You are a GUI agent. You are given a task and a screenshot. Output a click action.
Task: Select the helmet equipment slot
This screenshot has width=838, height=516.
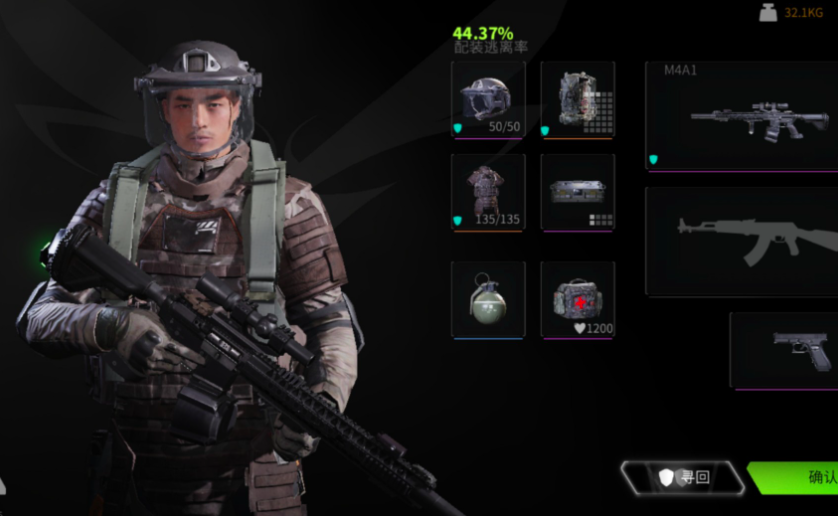click(488, 99)
